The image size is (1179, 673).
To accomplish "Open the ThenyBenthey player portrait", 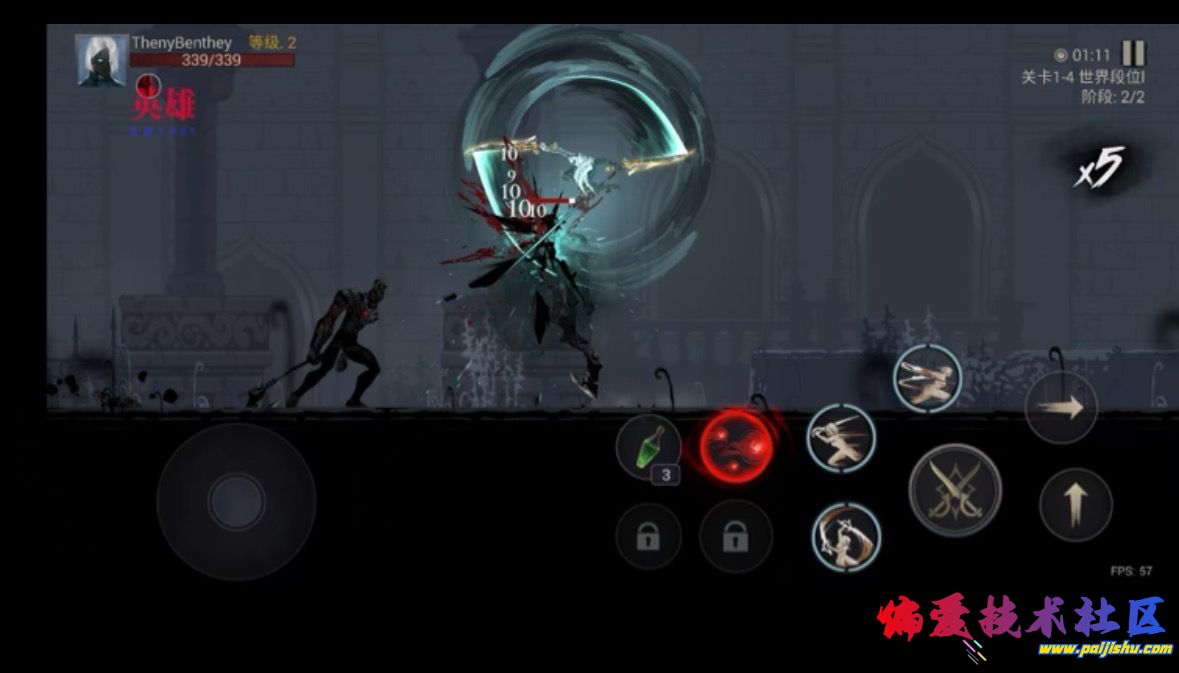I will click(x=101, y=61).
